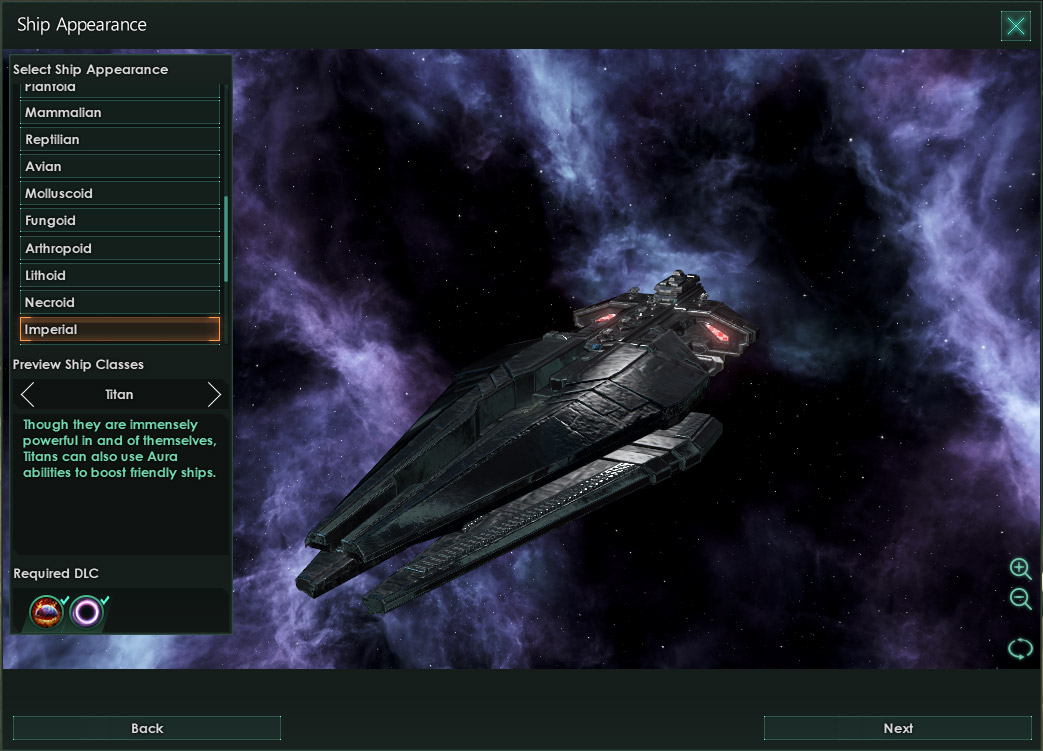
Task: Click the red nebula required DLC icon
Action: (x=46, y=611)
